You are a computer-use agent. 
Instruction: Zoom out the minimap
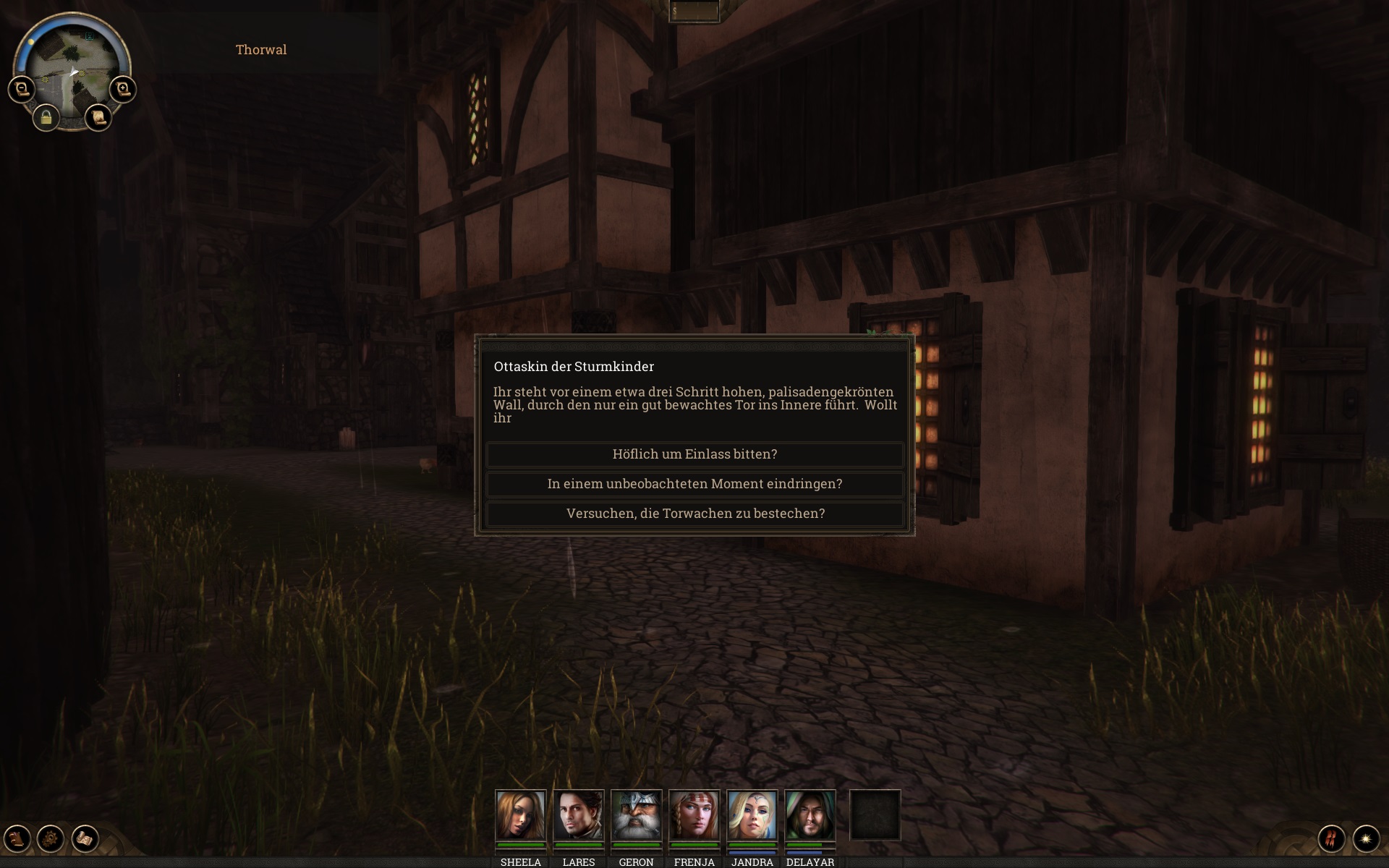(x=22, y=90)
